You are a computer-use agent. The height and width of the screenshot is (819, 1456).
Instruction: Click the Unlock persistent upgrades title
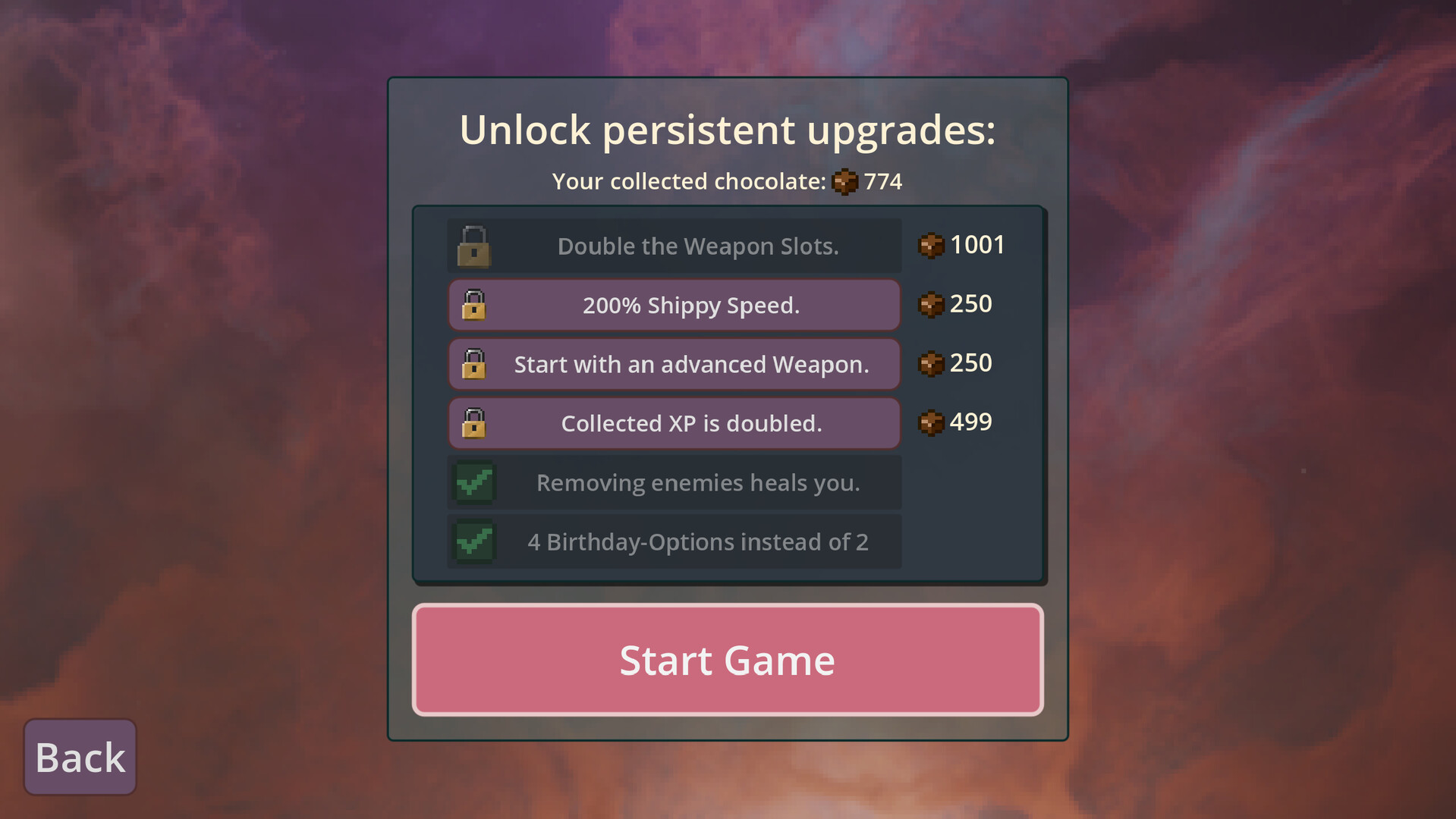727,129
